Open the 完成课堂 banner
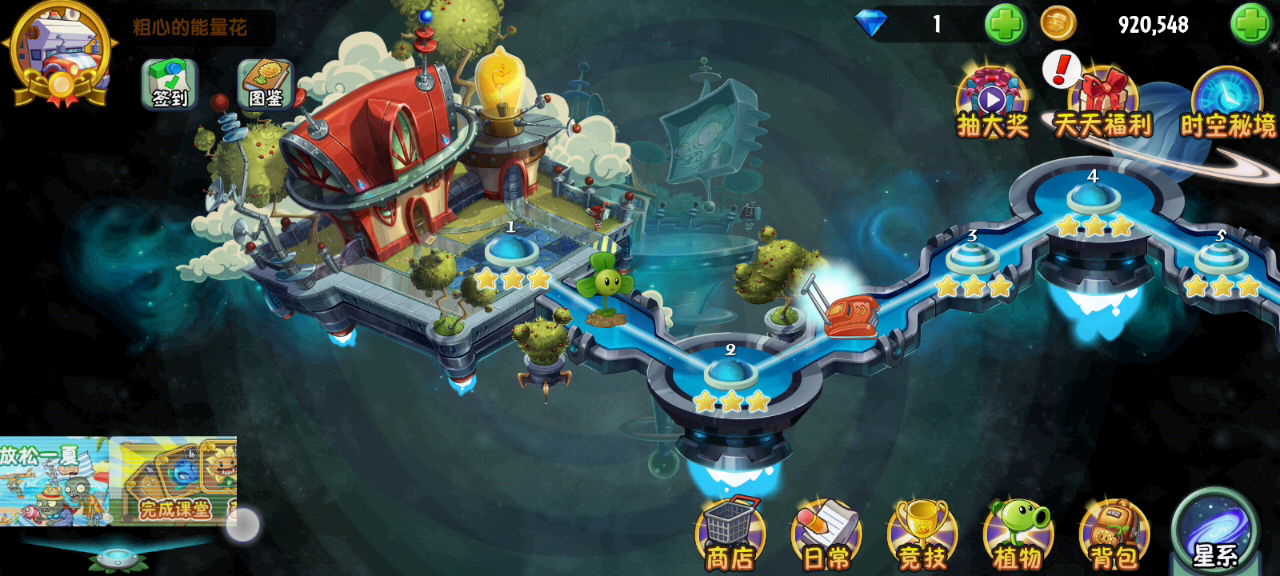The height and width of the screenshot is (576, 1280). pyautogui.click(x=174, y=481)
